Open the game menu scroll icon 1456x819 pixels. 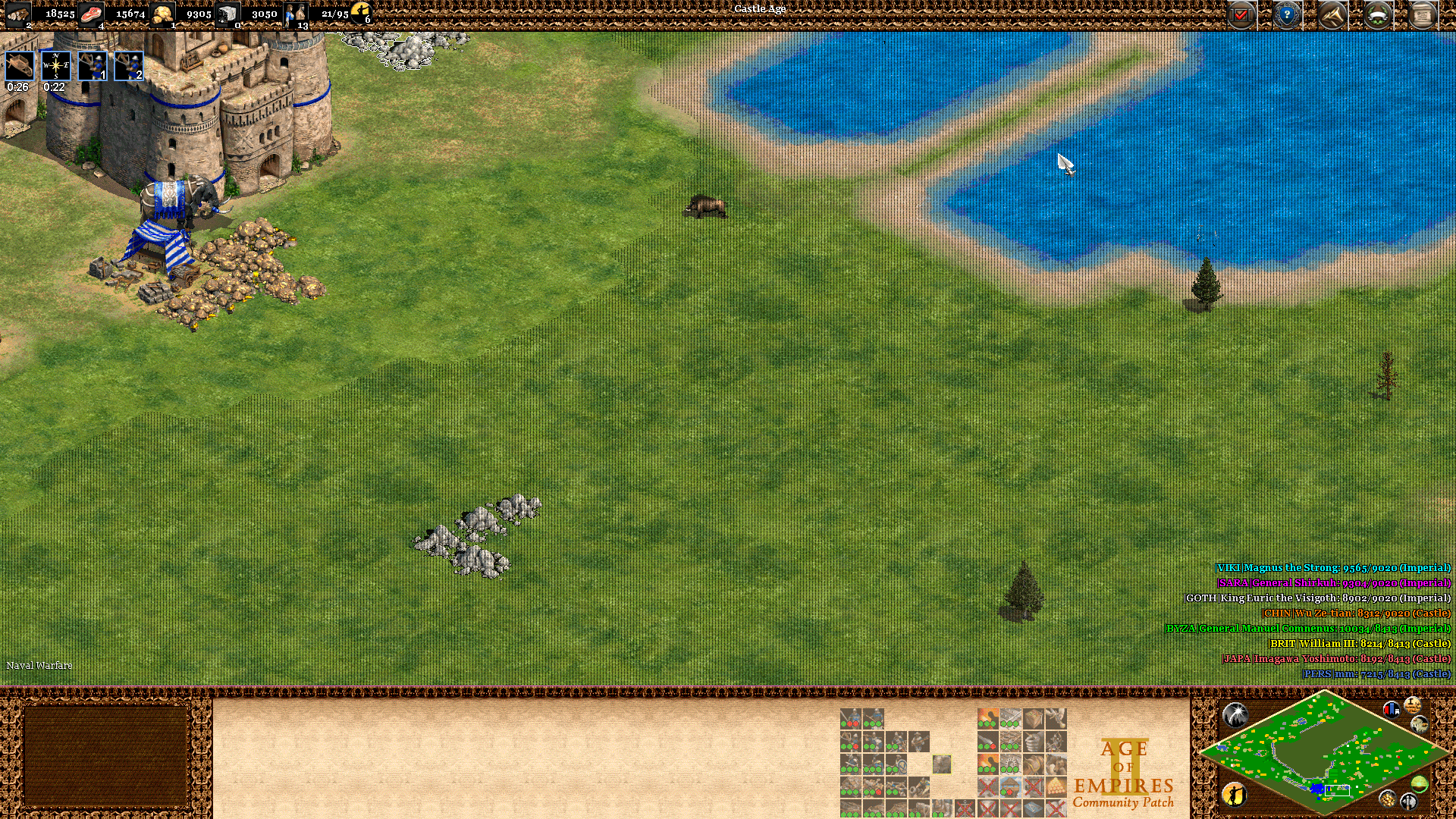[1423, 15]
